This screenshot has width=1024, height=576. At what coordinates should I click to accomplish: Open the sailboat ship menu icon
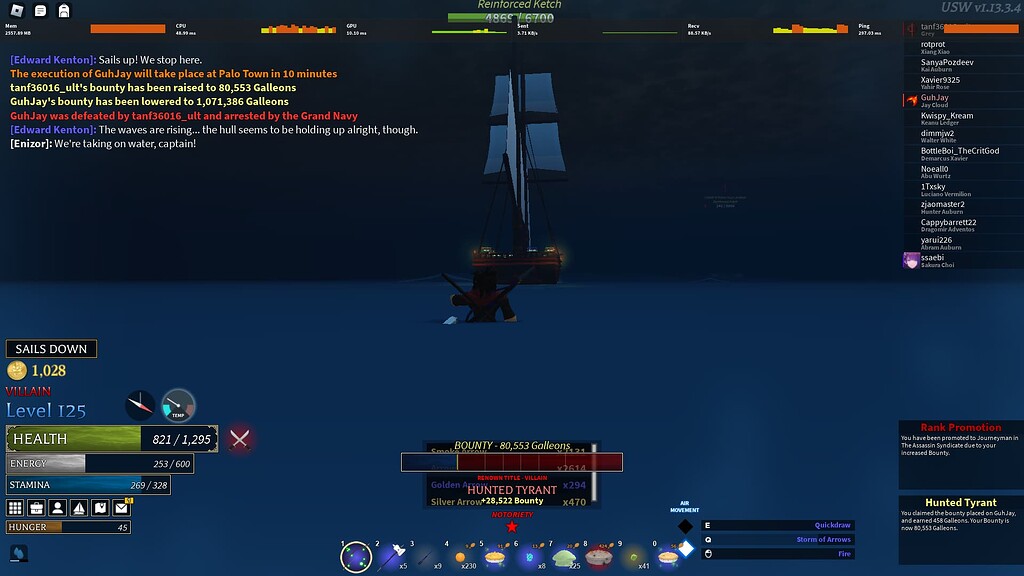coord(79,508)
